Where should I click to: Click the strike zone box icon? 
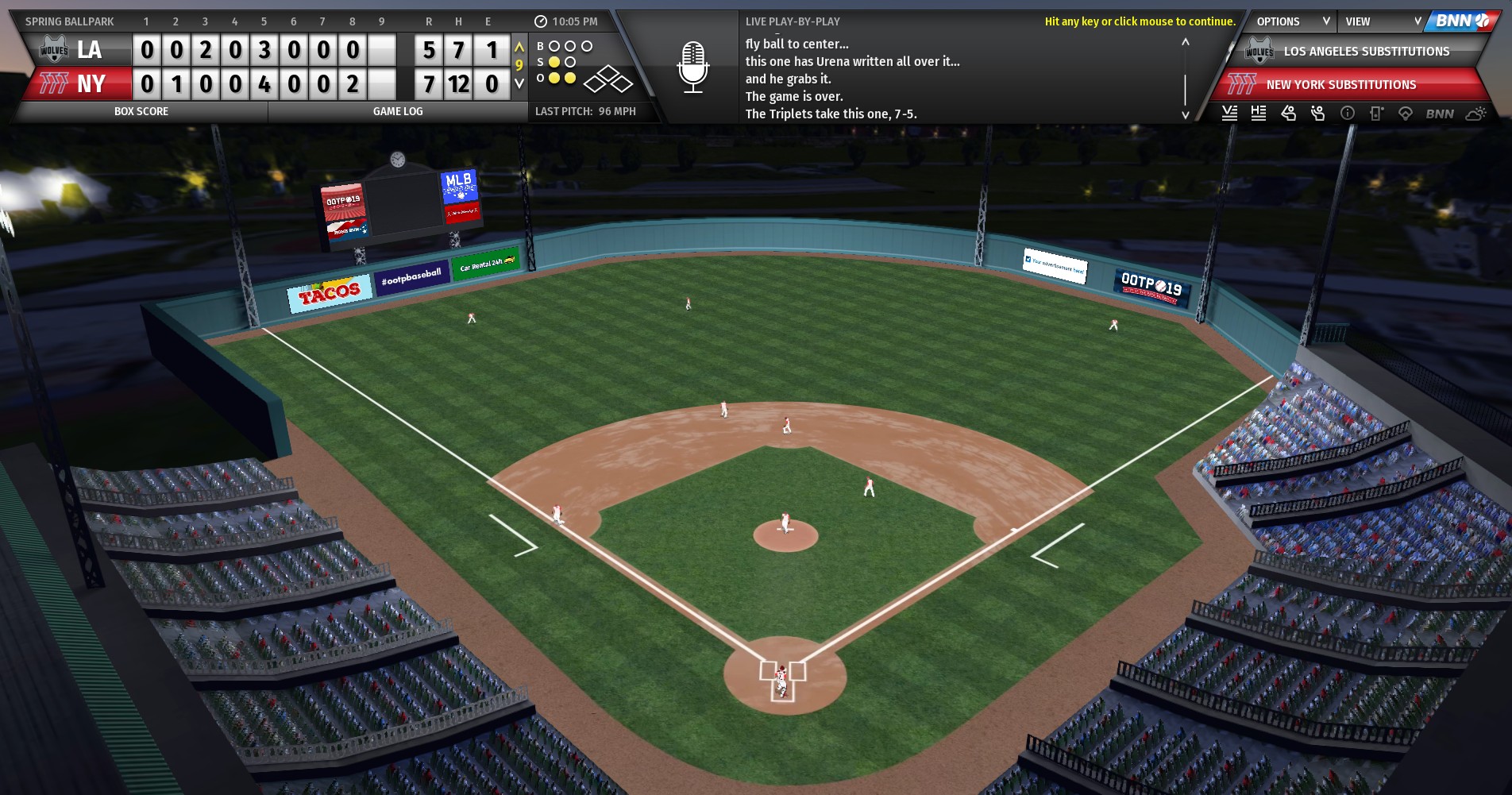point(1376,114)
